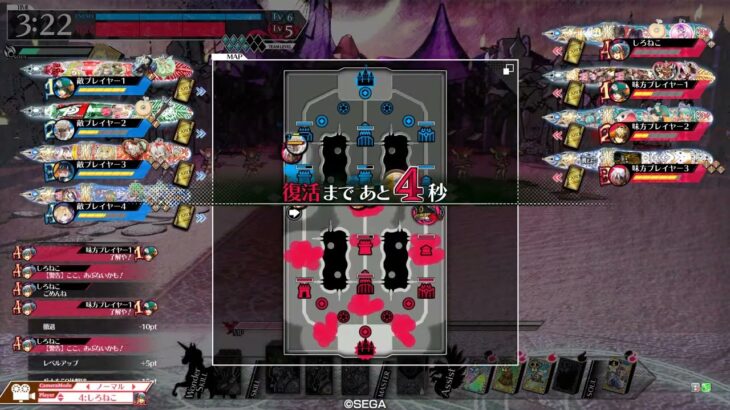Switch the spectated player 4:しろねこ
Image resolution: width=730 pixels, height=410 pixels.
pyautogui.click(x=112, y=396)
